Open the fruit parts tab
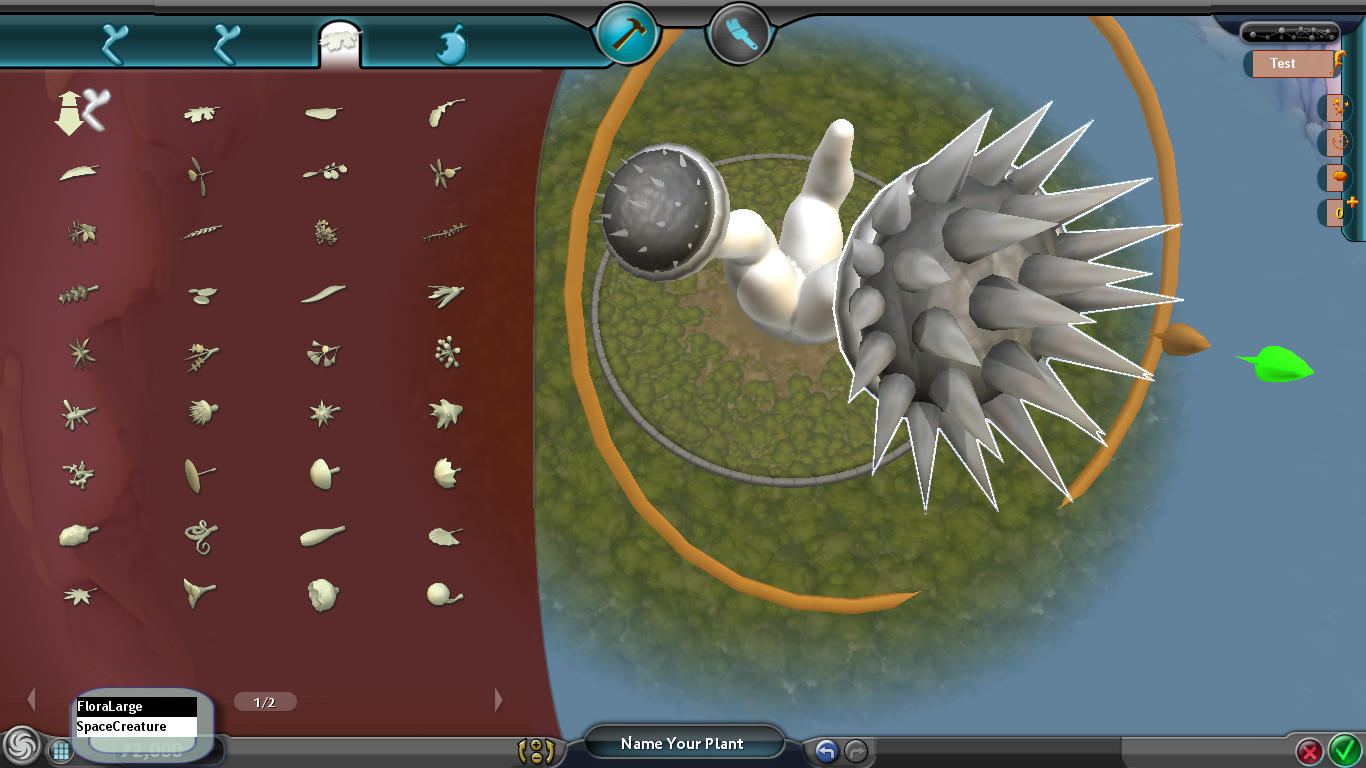Screen dimensions: 1366x768 452,46
